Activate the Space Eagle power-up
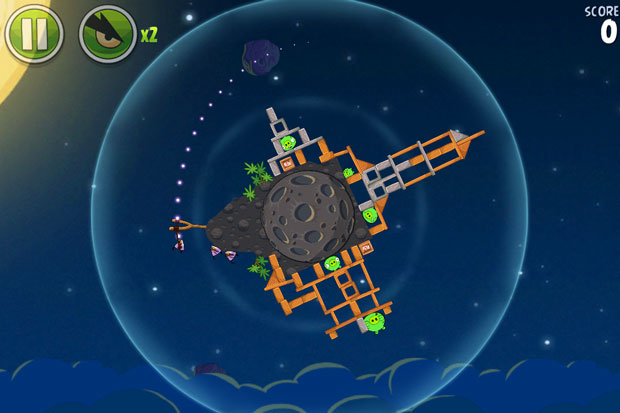620x413 pixels. (x=107, y=33)
